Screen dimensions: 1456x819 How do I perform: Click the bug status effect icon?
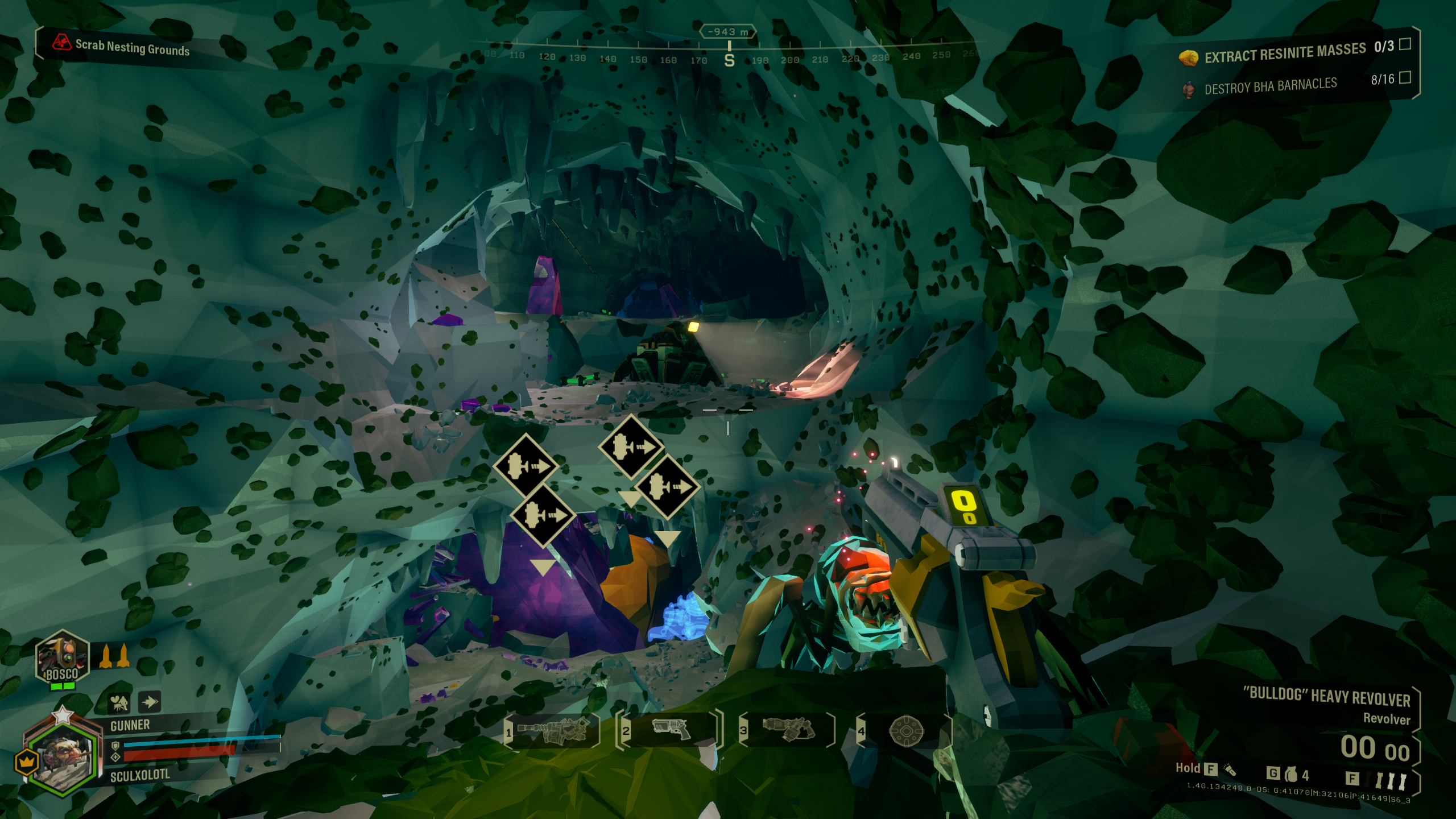point(120,703)
